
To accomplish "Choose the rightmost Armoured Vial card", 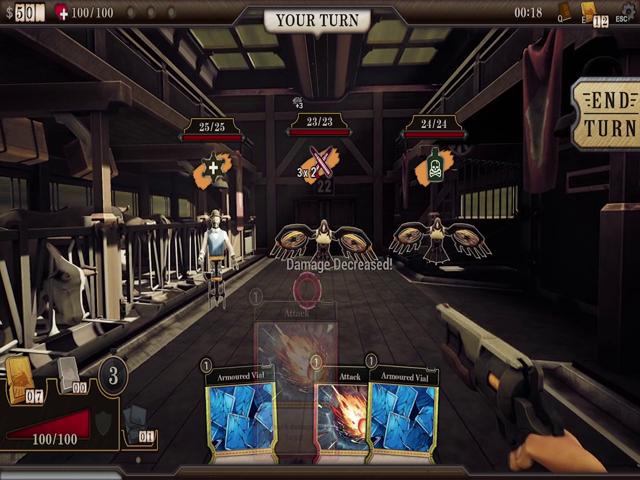I will 403,417.
